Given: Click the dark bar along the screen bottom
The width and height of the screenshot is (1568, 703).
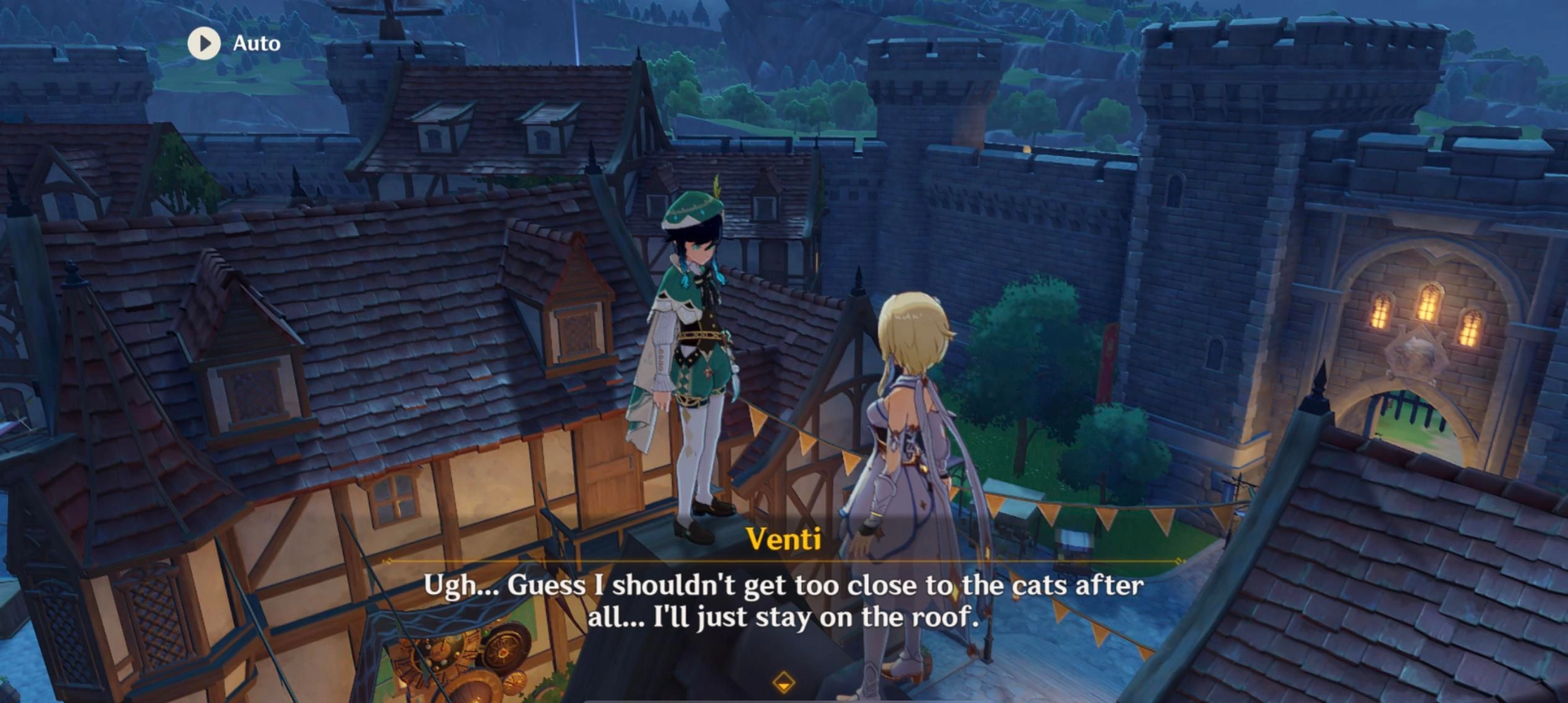Looking at the screenshot, I should pyautogui.click(x=782, y=700).
